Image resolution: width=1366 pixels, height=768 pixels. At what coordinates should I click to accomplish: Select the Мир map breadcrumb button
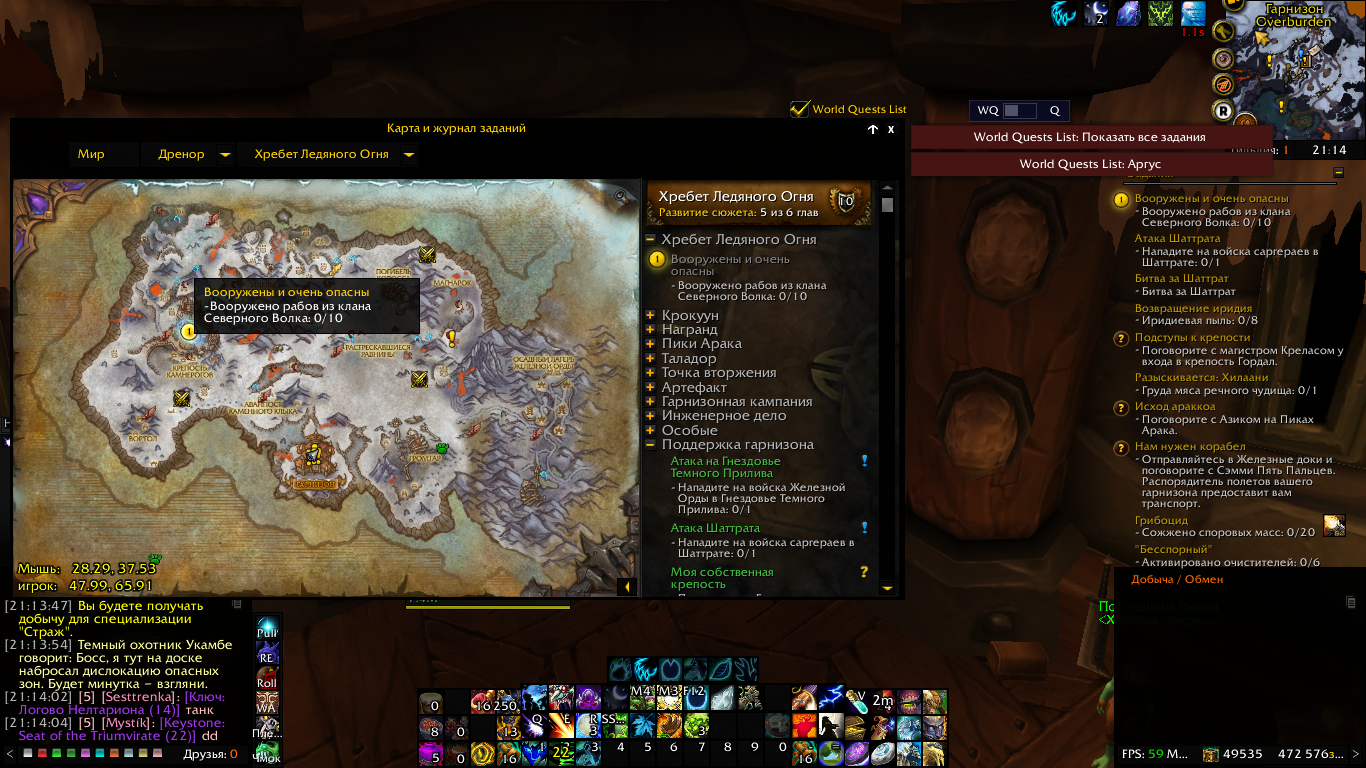coord(92,155)
